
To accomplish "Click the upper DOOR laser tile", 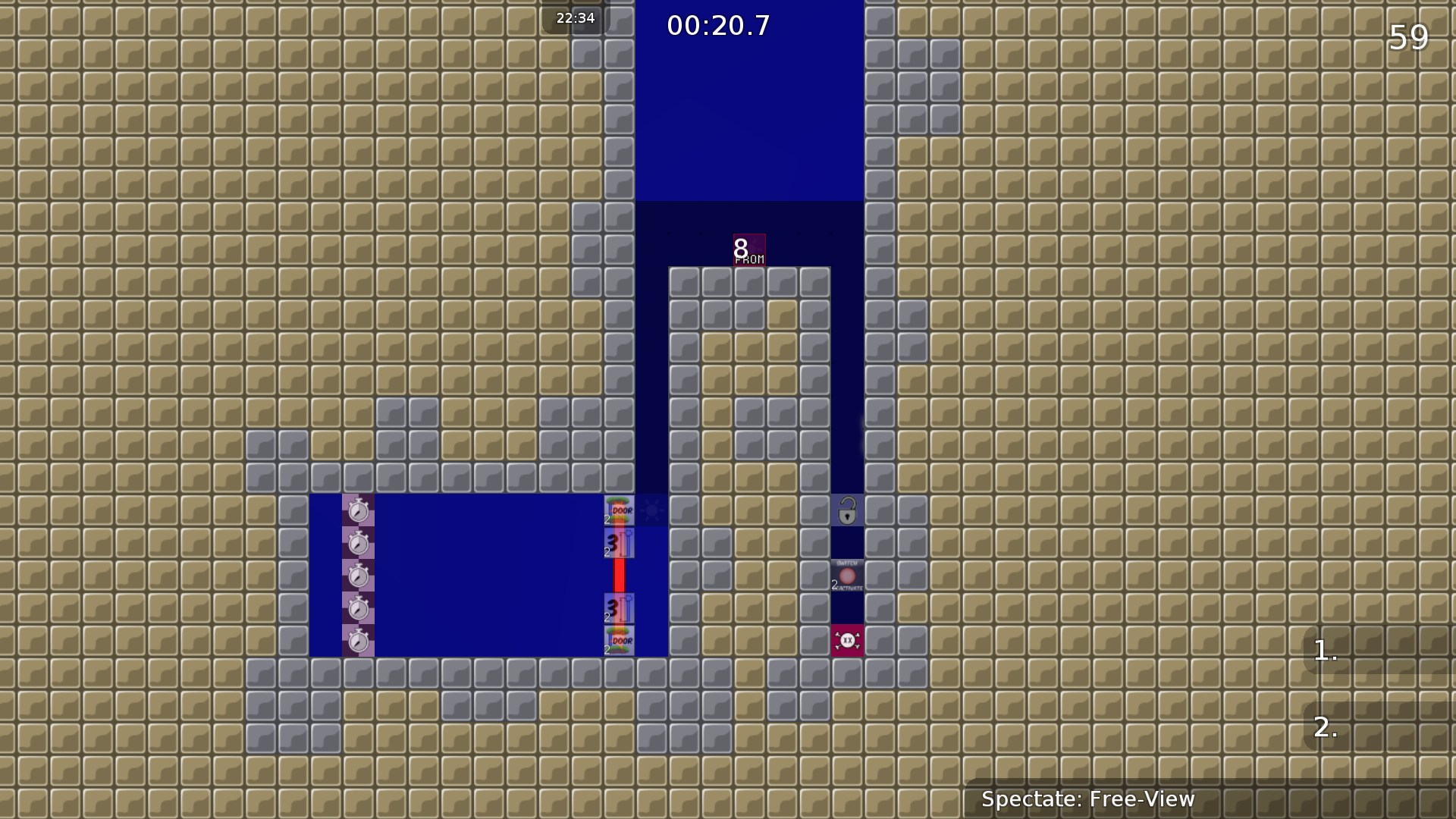I will [619, 510].
